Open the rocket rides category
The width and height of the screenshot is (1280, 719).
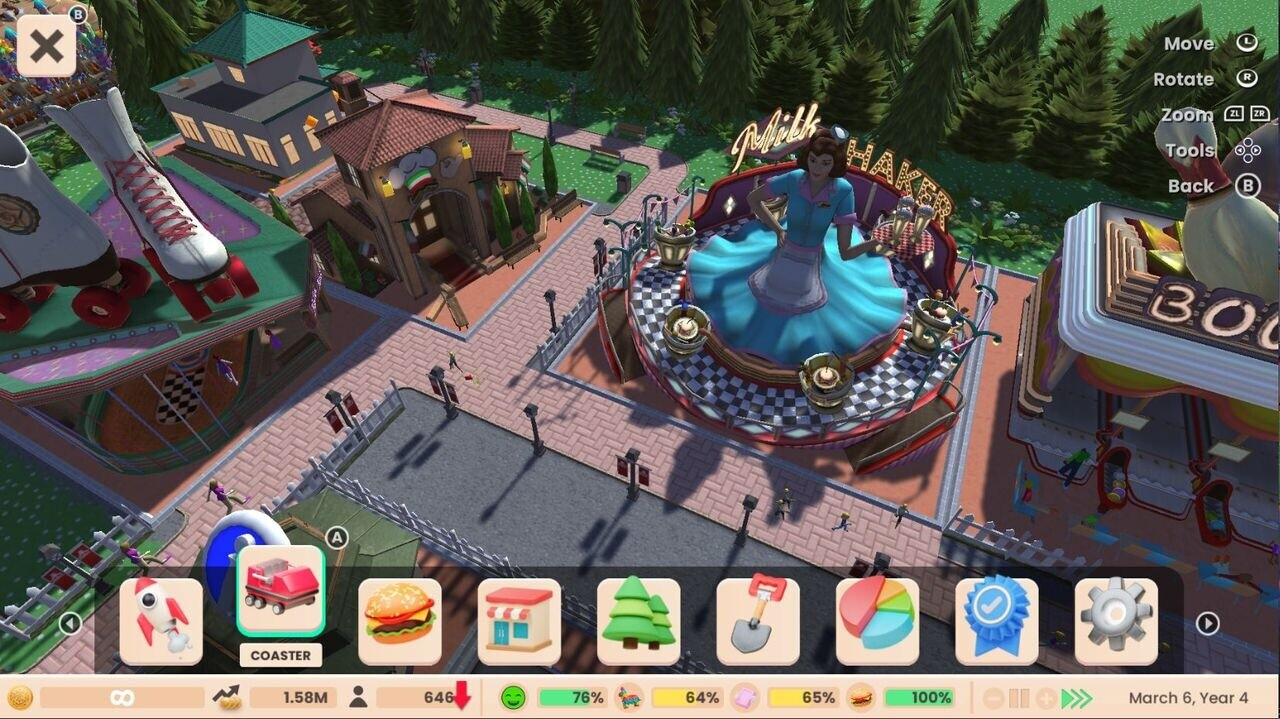tap(161, 621)
